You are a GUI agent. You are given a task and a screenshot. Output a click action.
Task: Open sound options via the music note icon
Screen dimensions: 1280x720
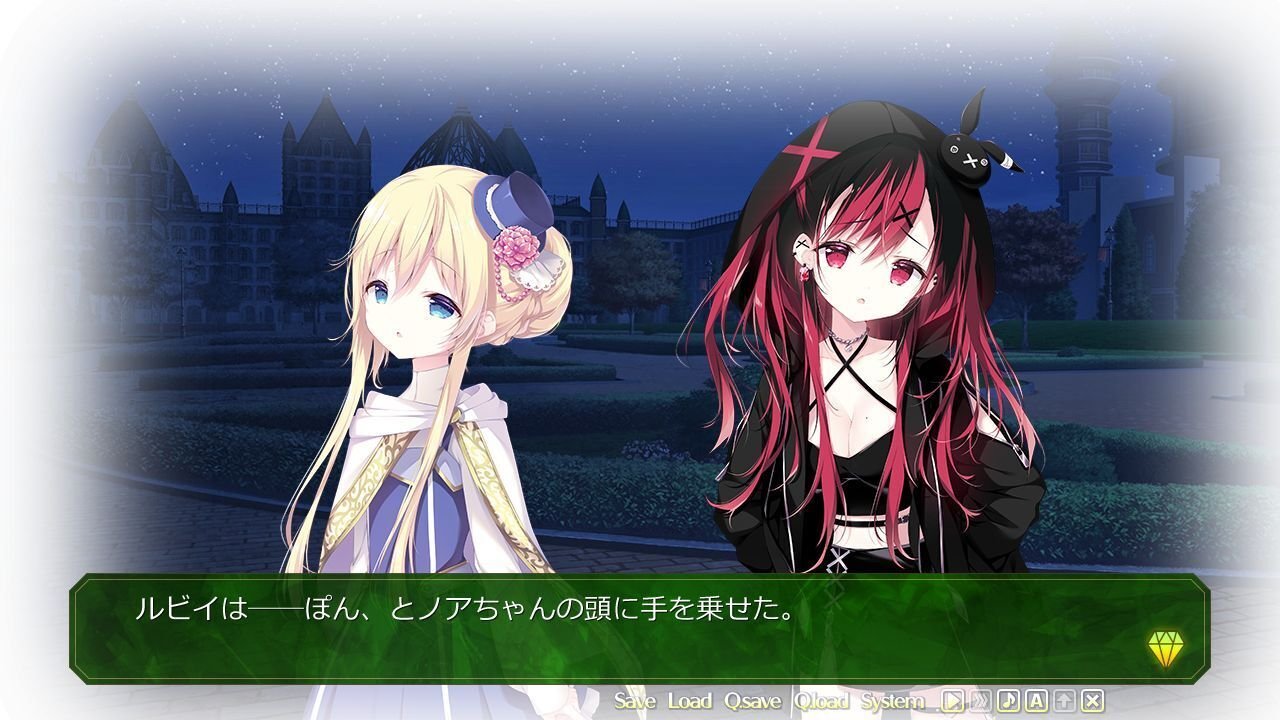pyautogui.click(x=1008, y=702)
